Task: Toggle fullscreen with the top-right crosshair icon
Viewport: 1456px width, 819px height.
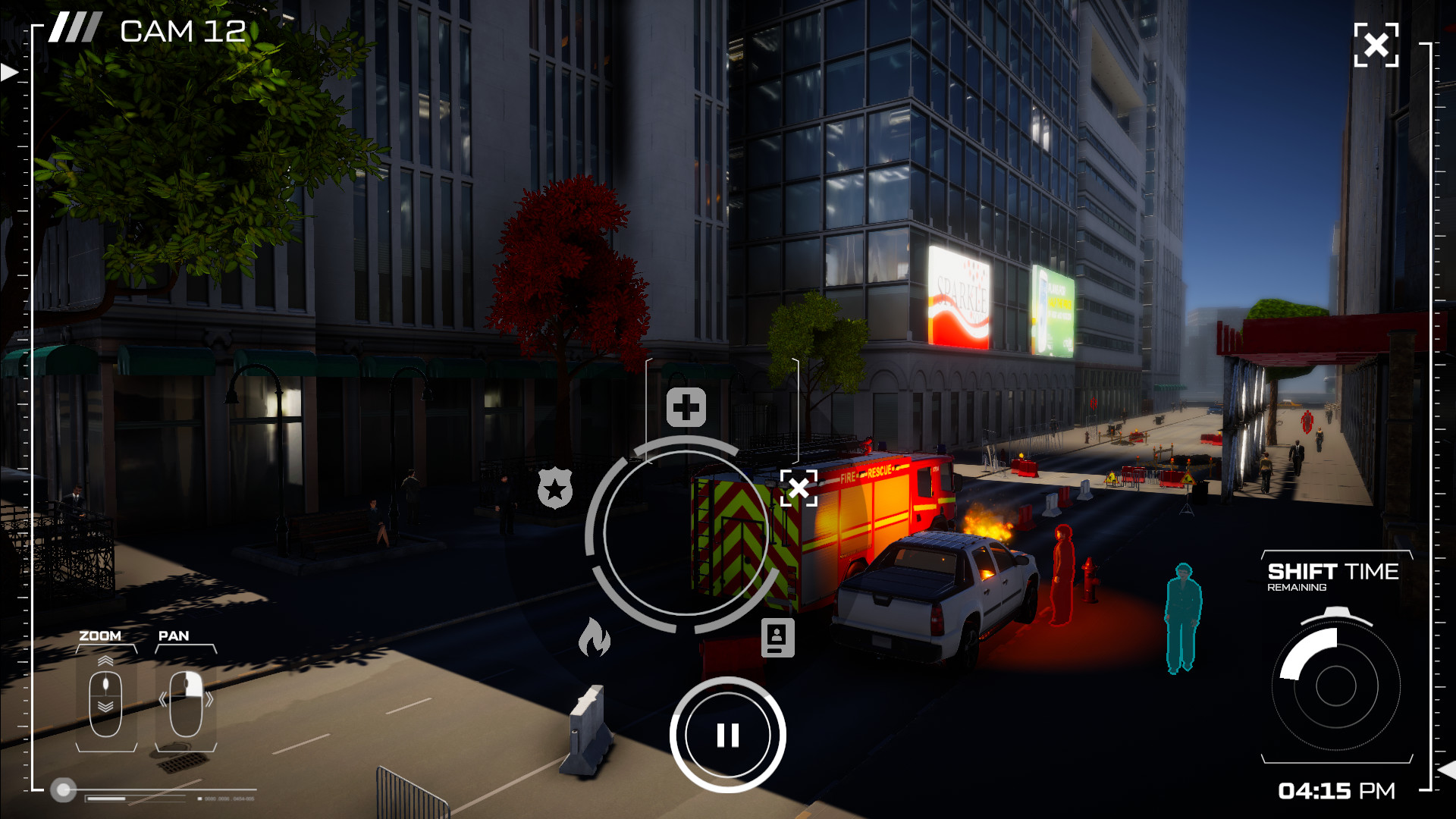Action: tap(1376, 46)
